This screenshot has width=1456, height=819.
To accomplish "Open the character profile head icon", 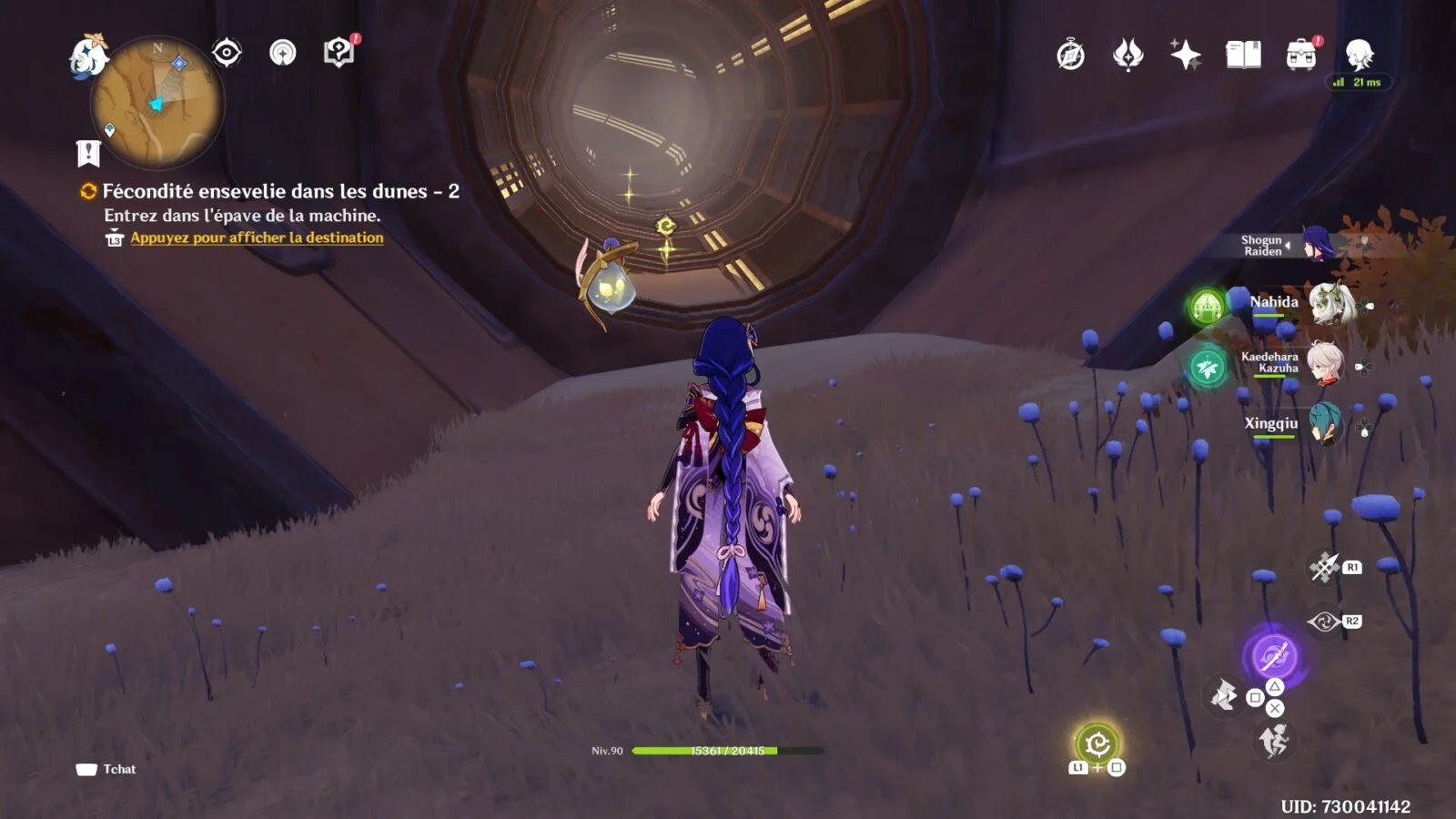I will (1360, 56).
